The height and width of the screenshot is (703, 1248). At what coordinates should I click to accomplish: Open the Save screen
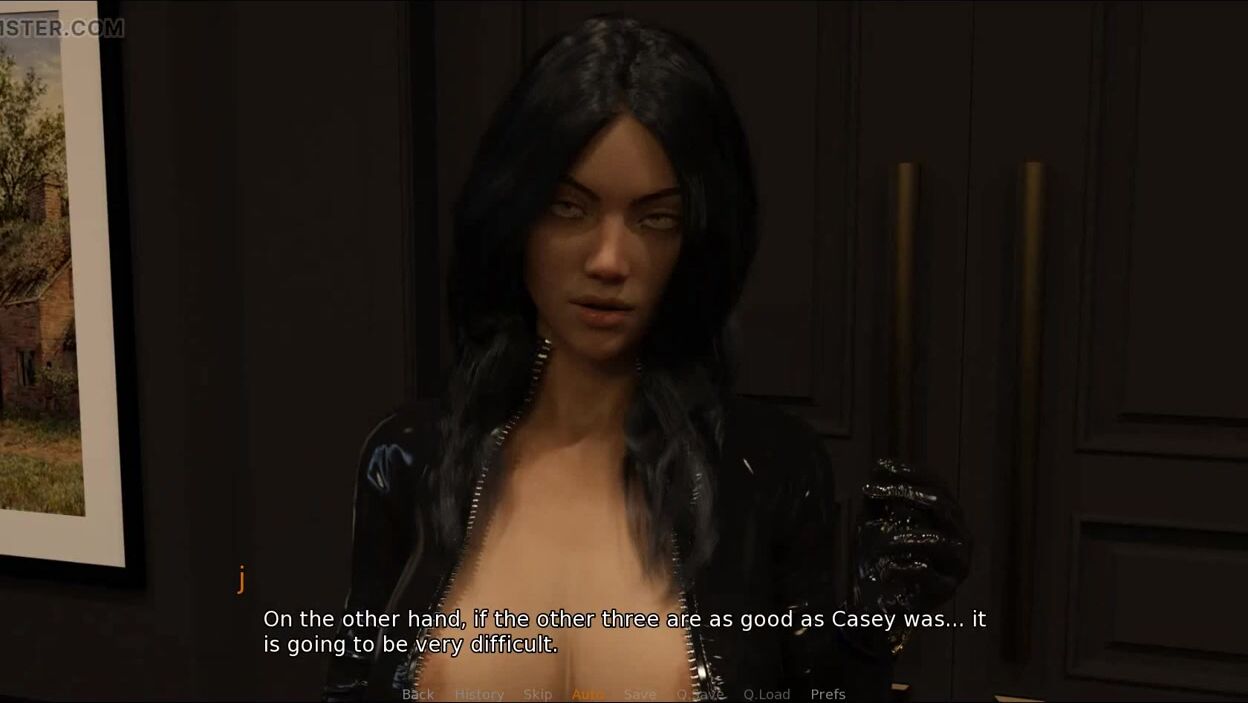[x=640, y=694]
